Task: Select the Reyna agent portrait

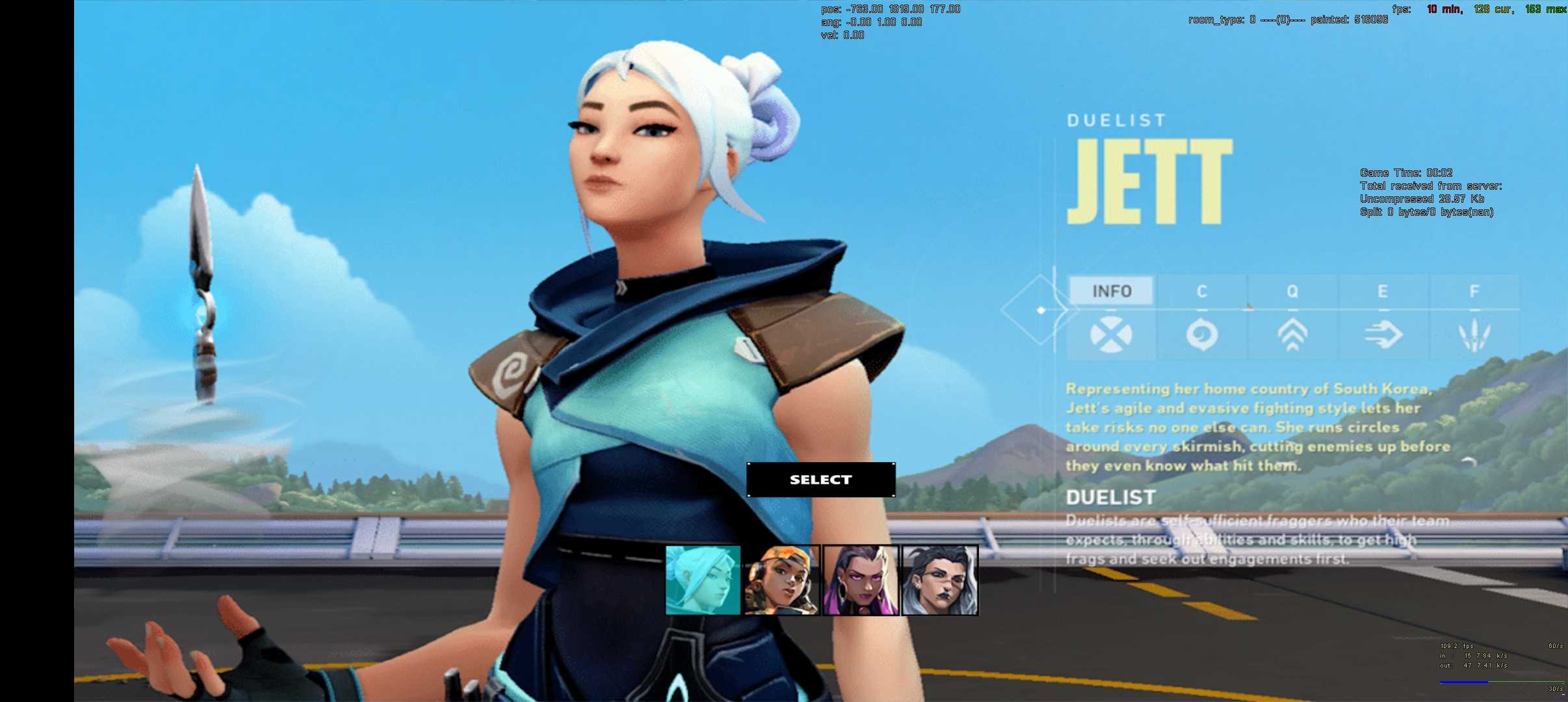Action: coord(861,580)
